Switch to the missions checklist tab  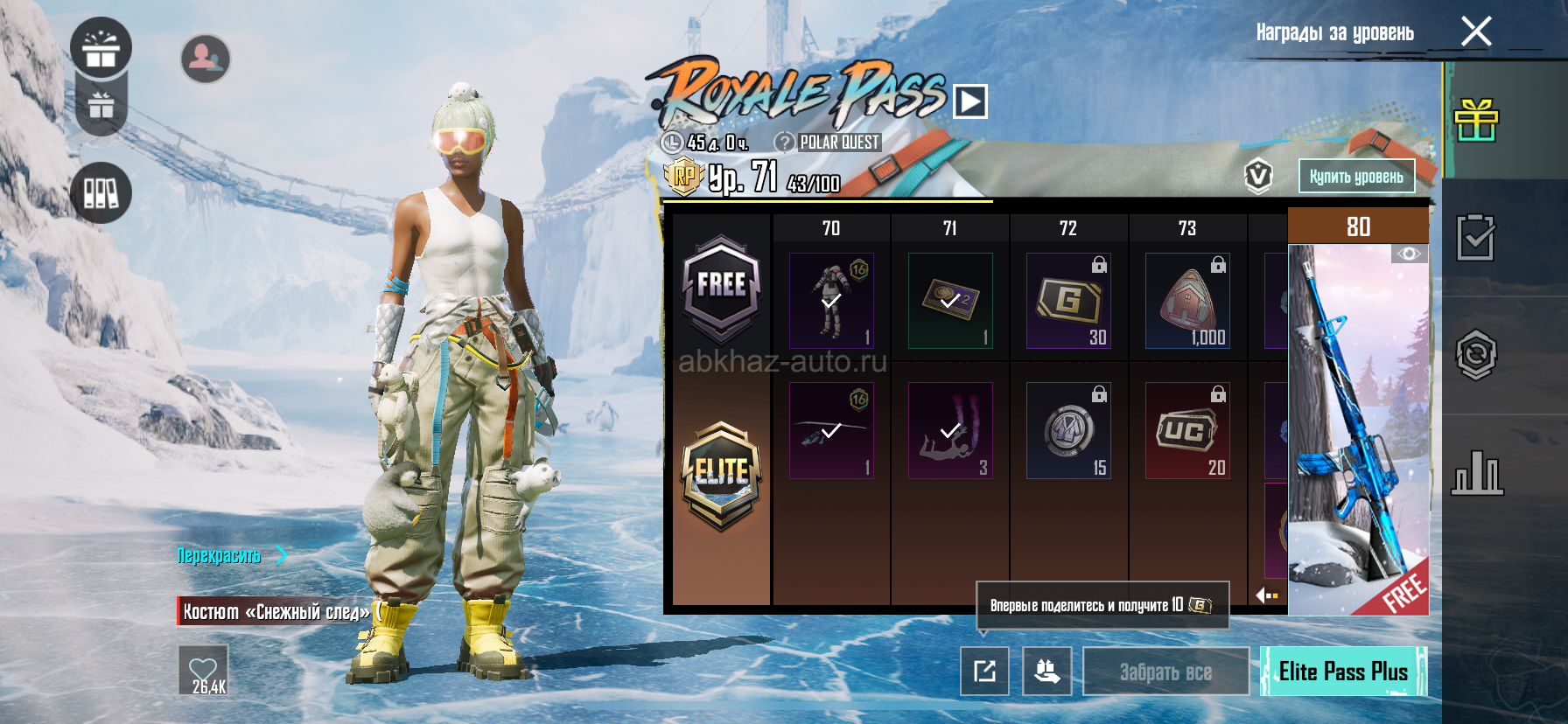1476,238
